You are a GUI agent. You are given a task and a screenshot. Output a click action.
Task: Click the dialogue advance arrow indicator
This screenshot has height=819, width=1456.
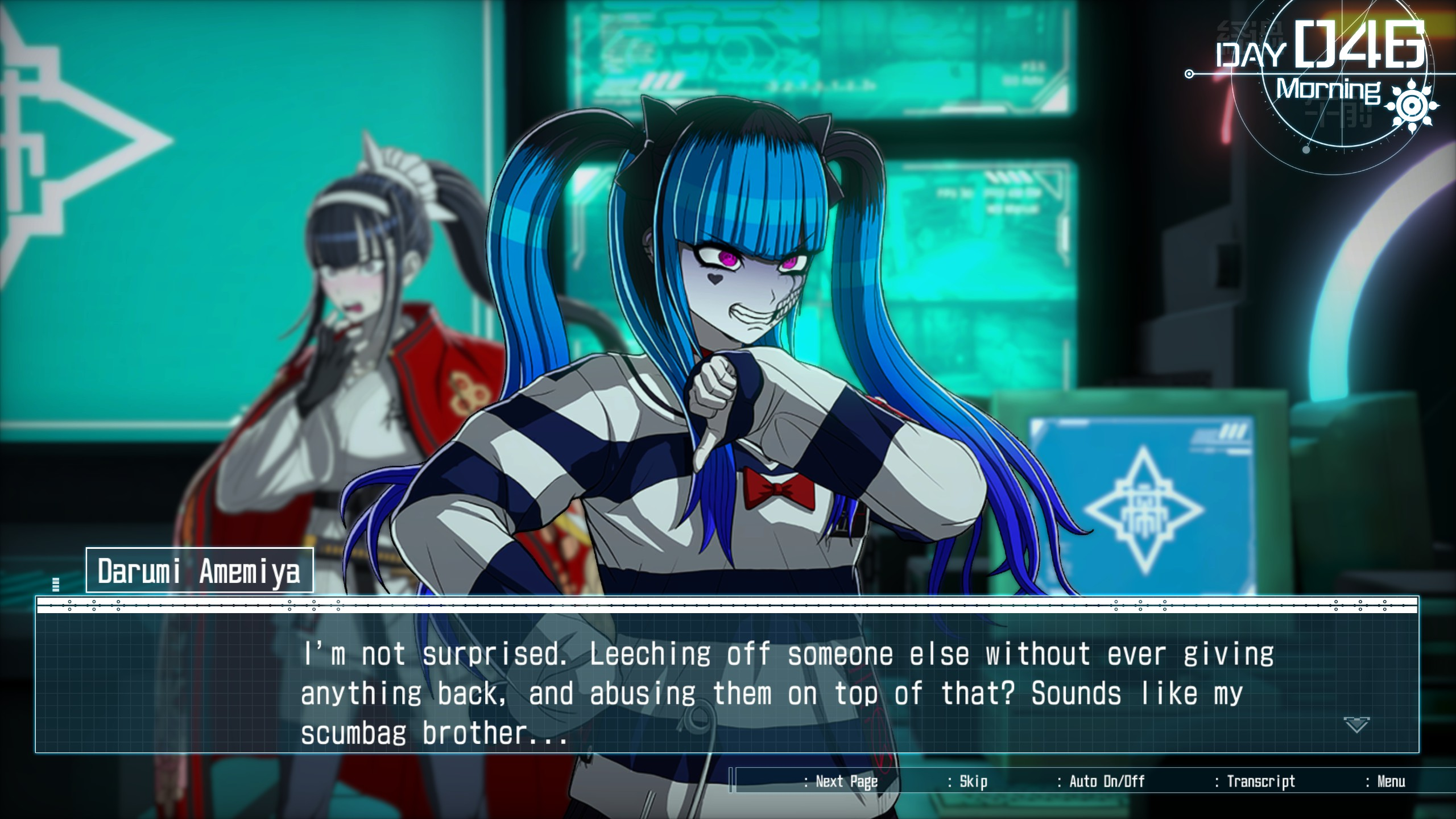pyautogui.click(x=1356, y=725)
